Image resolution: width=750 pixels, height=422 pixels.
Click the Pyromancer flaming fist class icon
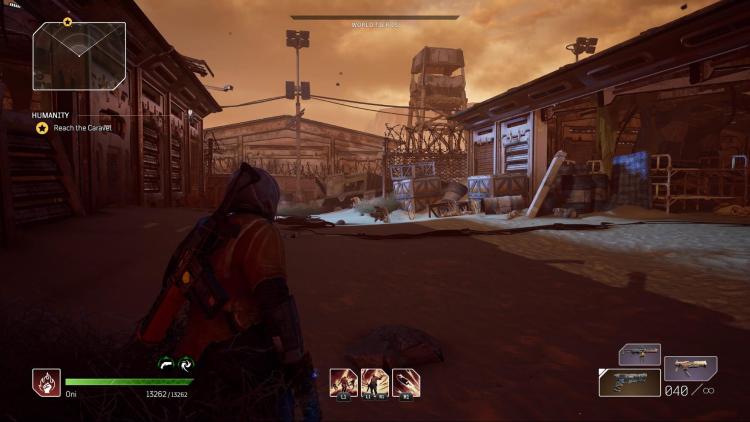coord(46,383)
